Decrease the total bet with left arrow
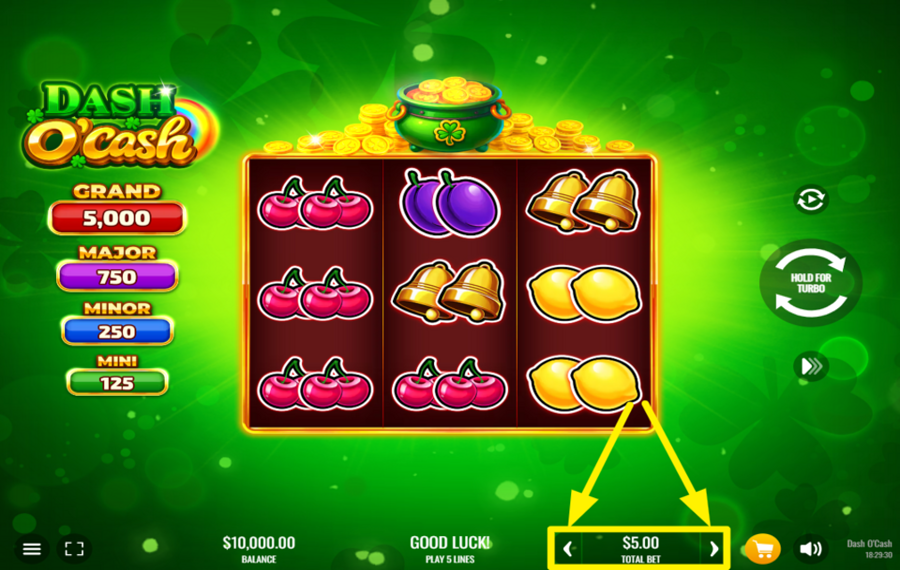Screen dimensions: 900x570 pyautogui.click(x=568, y=548)
